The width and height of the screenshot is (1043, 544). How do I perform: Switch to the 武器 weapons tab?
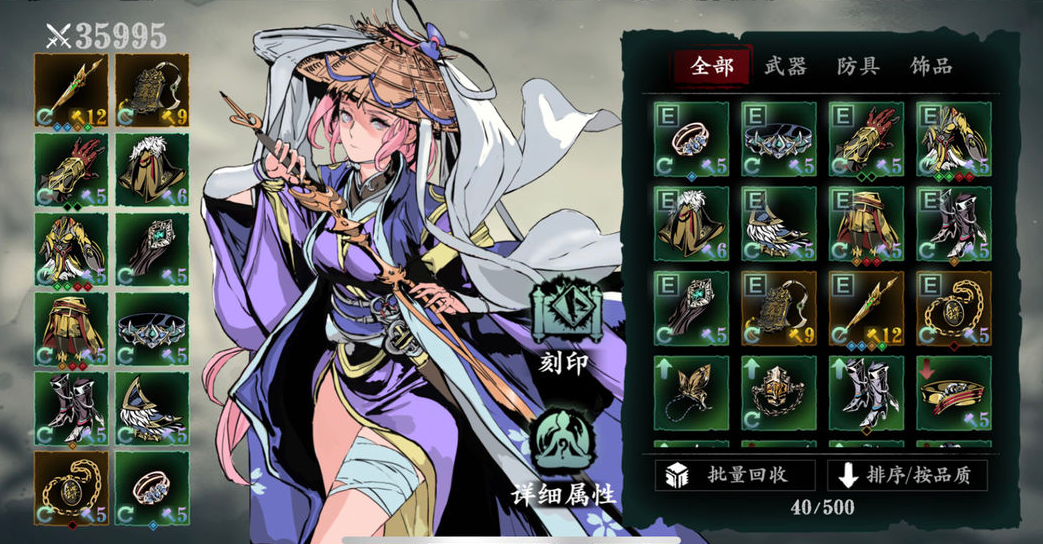click(x=784, y=67)
